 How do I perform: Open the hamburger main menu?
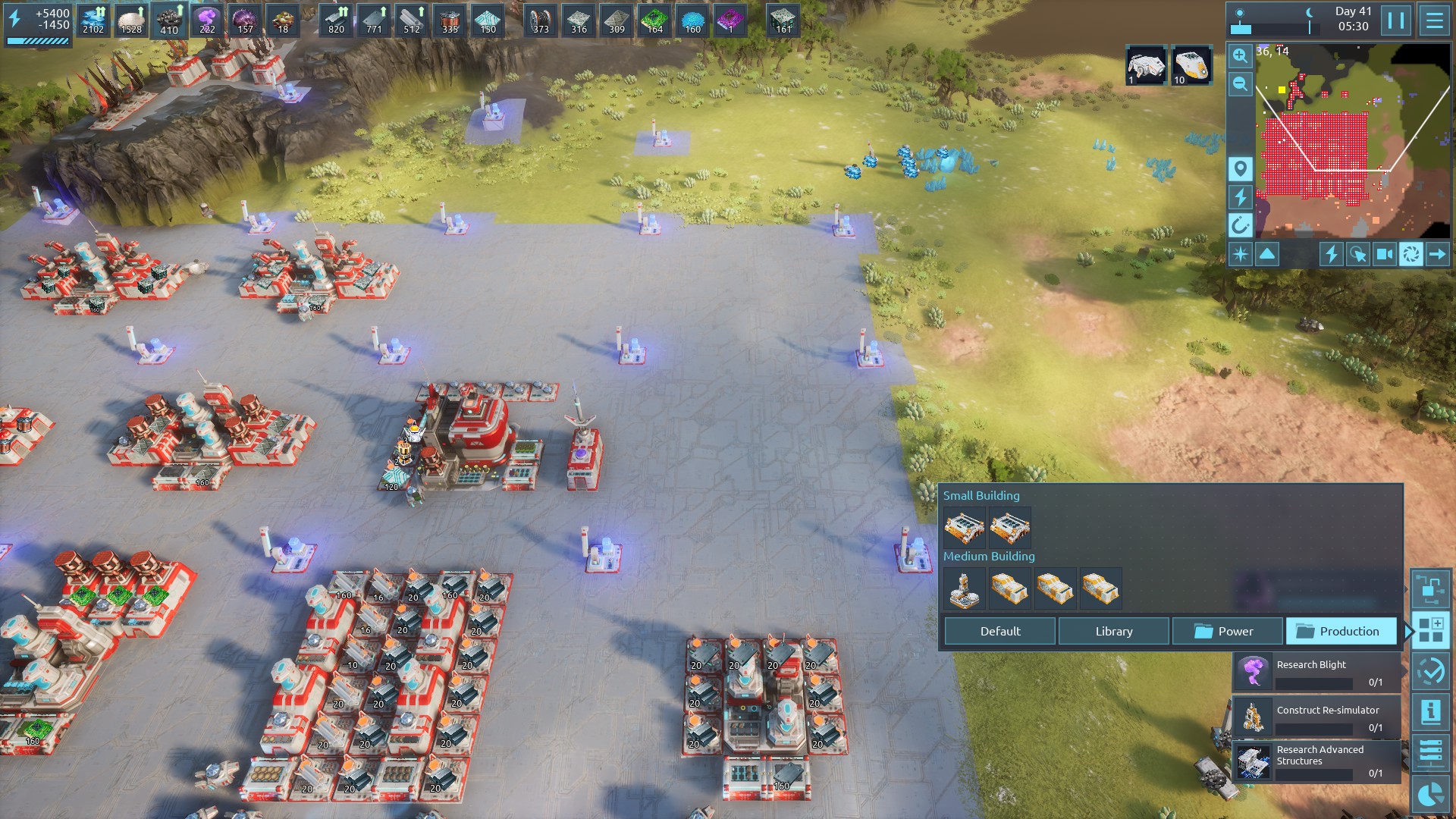[1434, 20]
